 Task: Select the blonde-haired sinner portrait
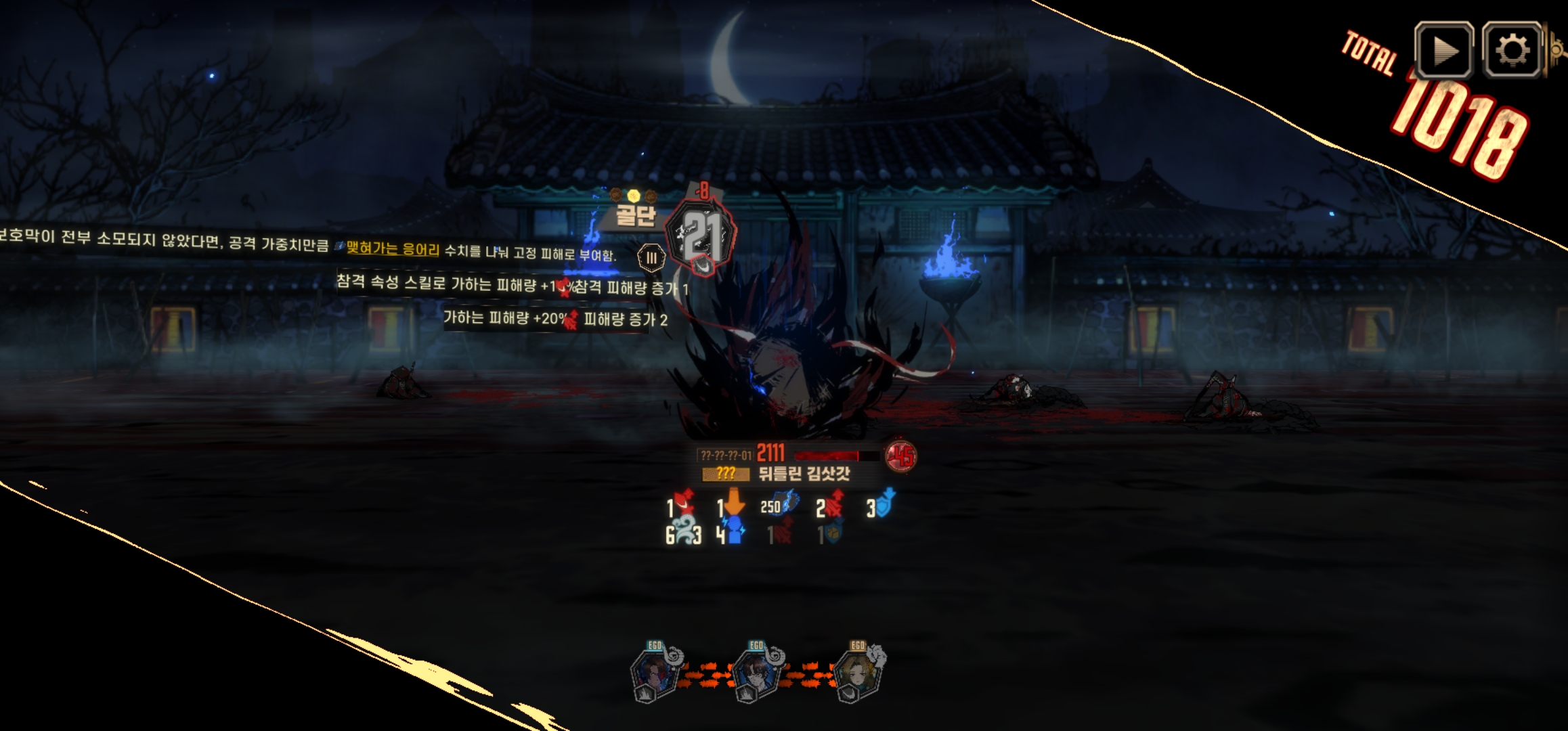tap(858, 675)
